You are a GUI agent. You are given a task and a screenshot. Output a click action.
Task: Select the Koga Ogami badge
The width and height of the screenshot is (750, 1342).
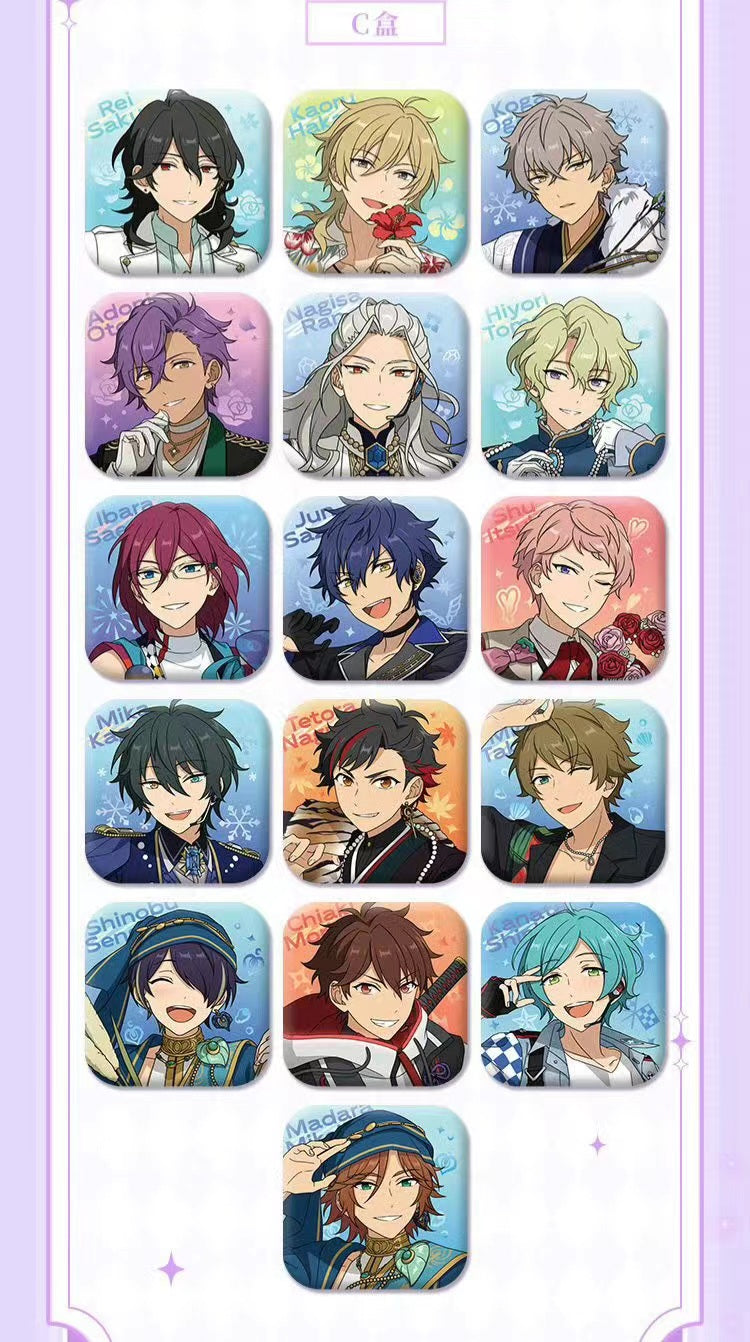[x=573, y=182]
